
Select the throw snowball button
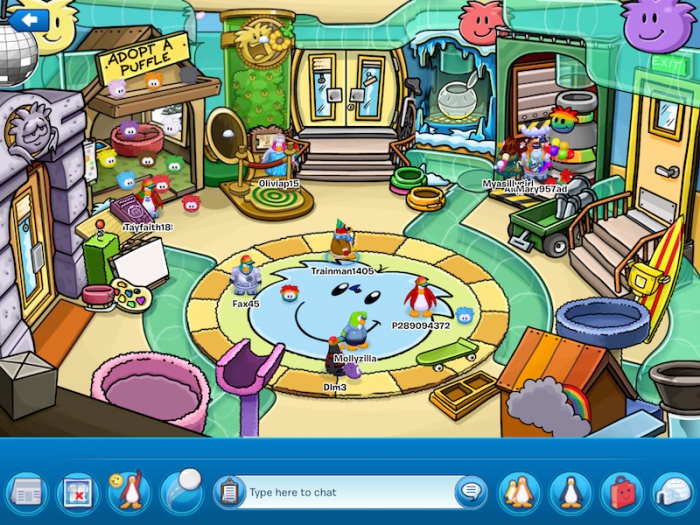coord(181,490)
